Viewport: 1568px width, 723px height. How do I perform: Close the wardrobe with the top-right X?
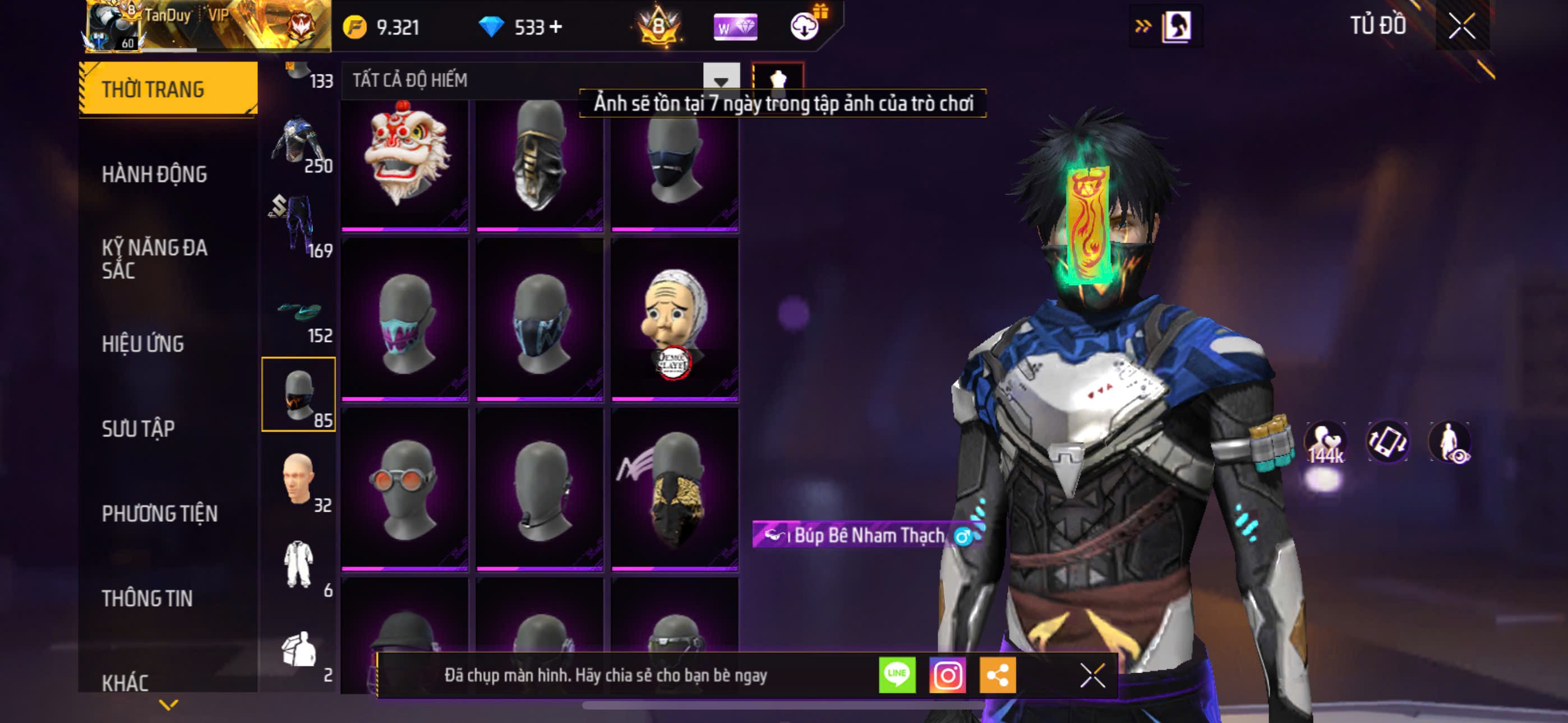[x=1461, y=26]
